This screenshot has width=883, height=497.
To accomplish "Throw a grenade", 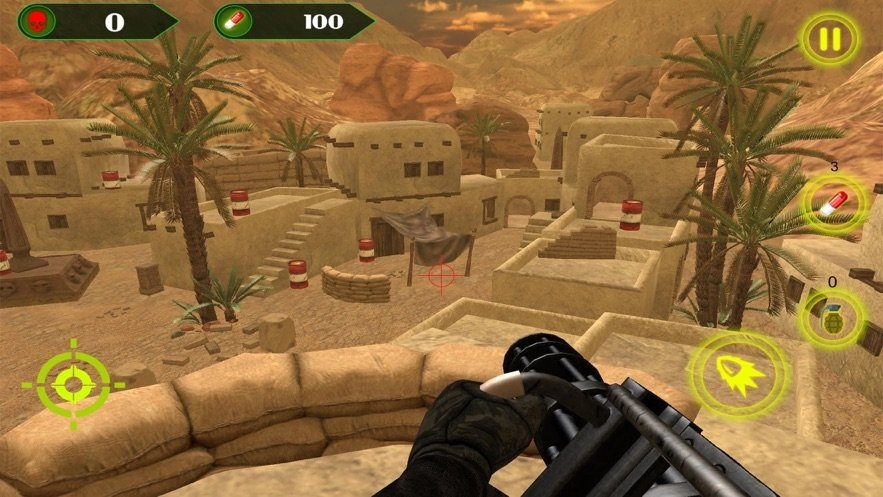I will tap(831, 319).
